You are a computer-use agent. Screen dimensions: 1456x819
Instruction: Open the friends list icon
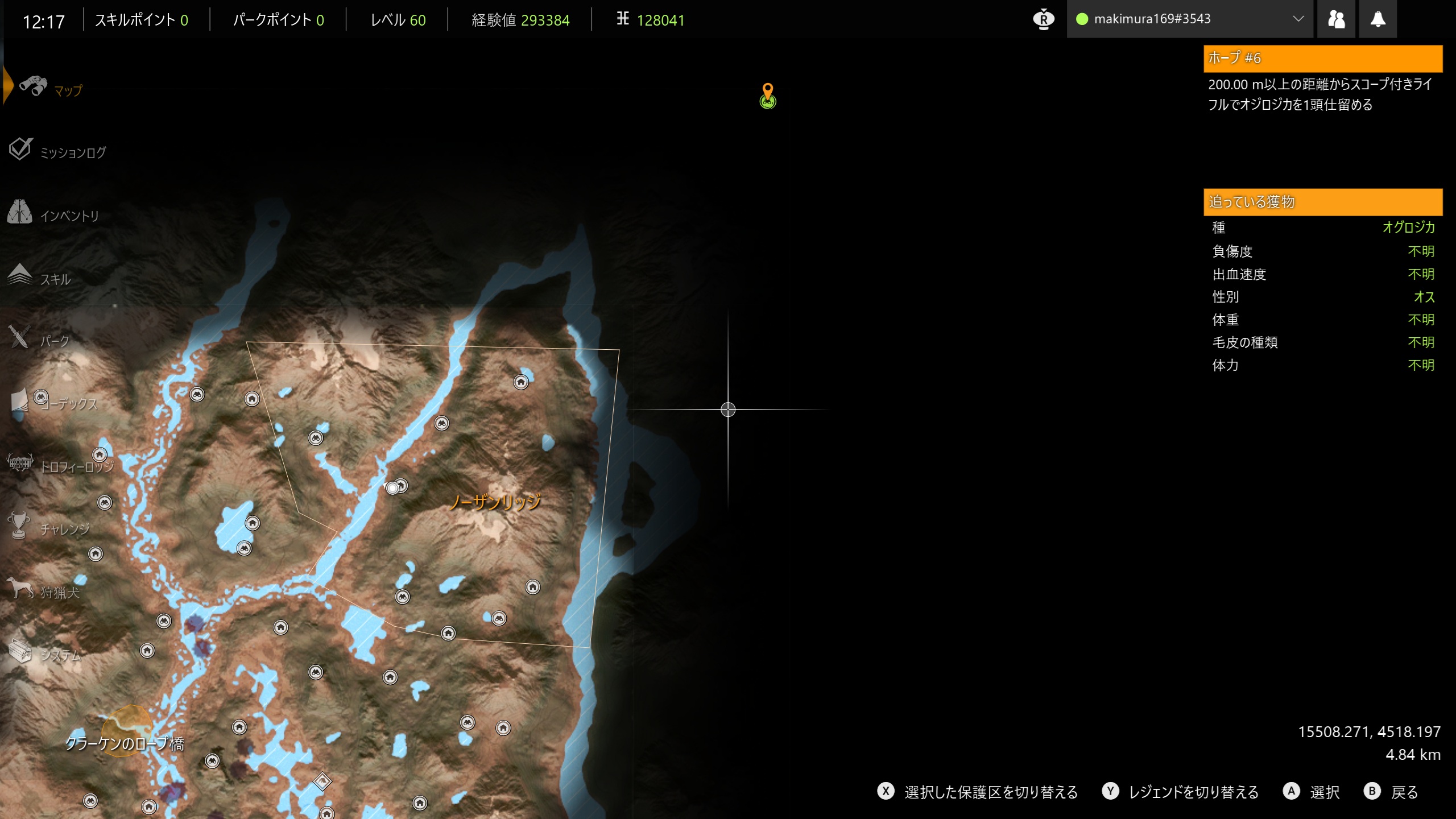point(1336,19)
